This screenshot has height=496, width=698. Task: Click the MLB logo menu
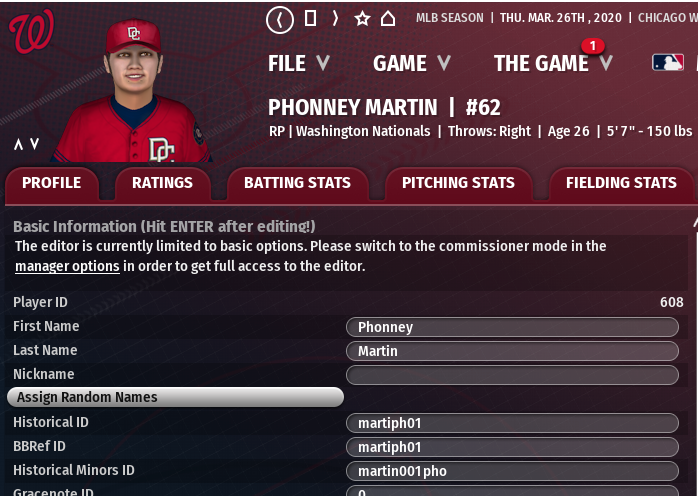(668, 63)
